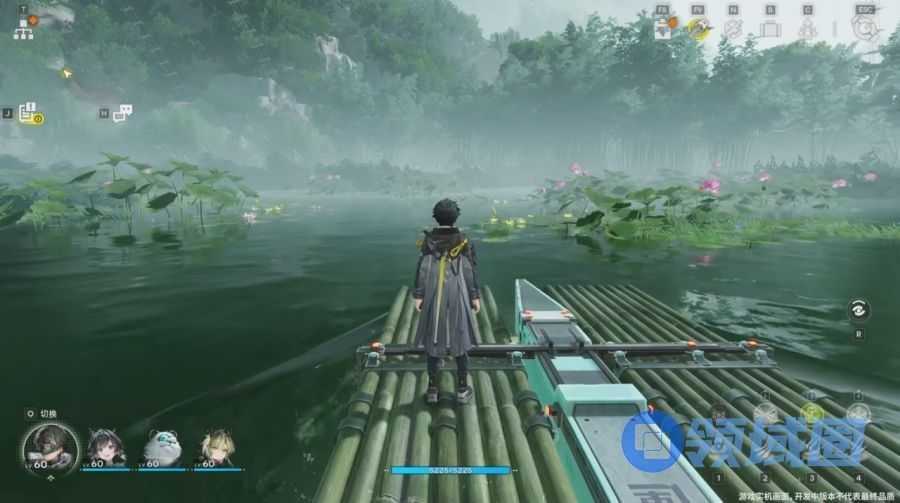Switch to the dark-haired girl character
Image resolution: width=900 pixels, height=503 pixels.
coord(104,446)
